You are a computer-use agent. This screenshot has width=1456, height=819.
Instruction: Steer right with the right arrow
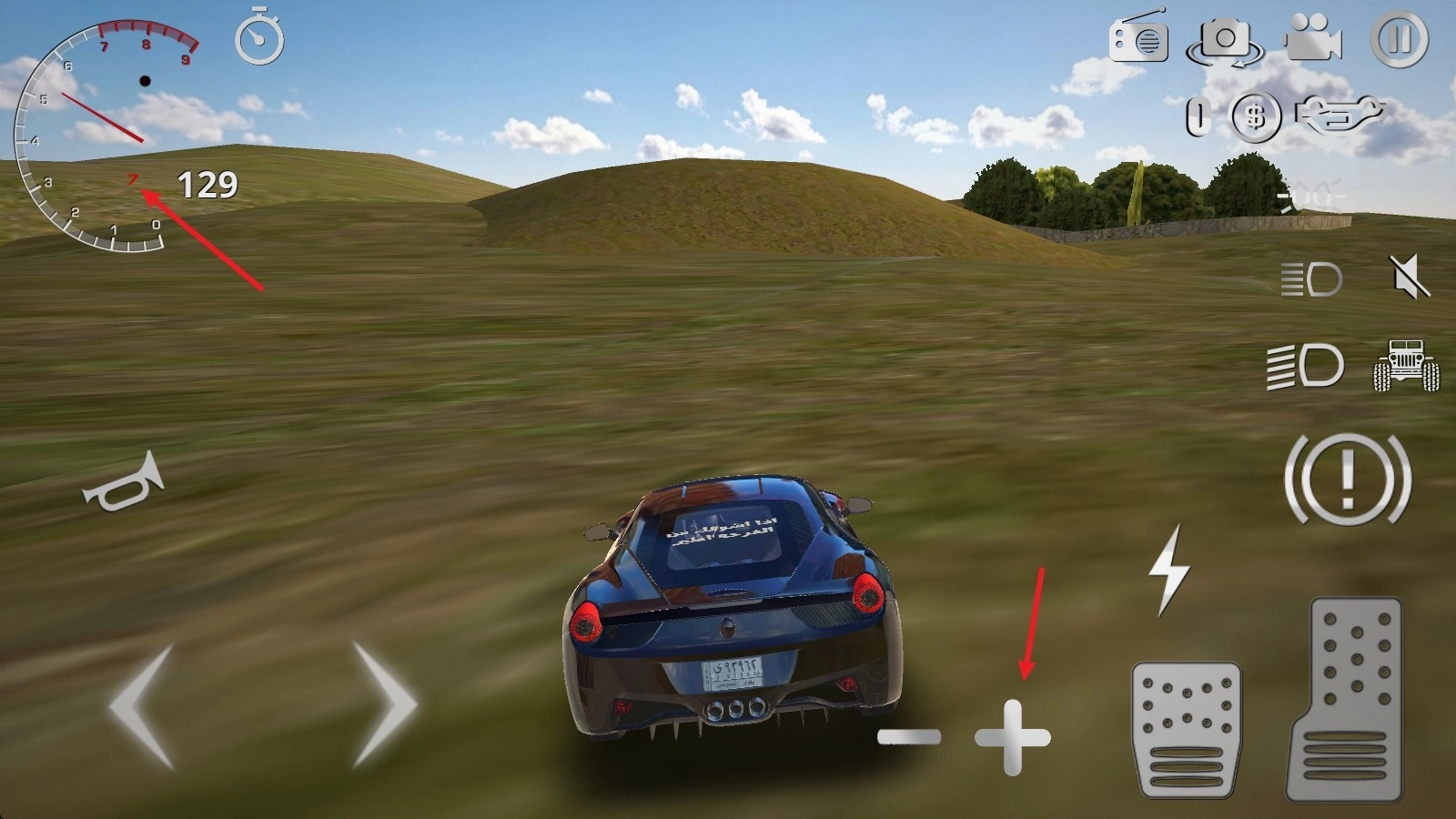click(x=383, y=705)
